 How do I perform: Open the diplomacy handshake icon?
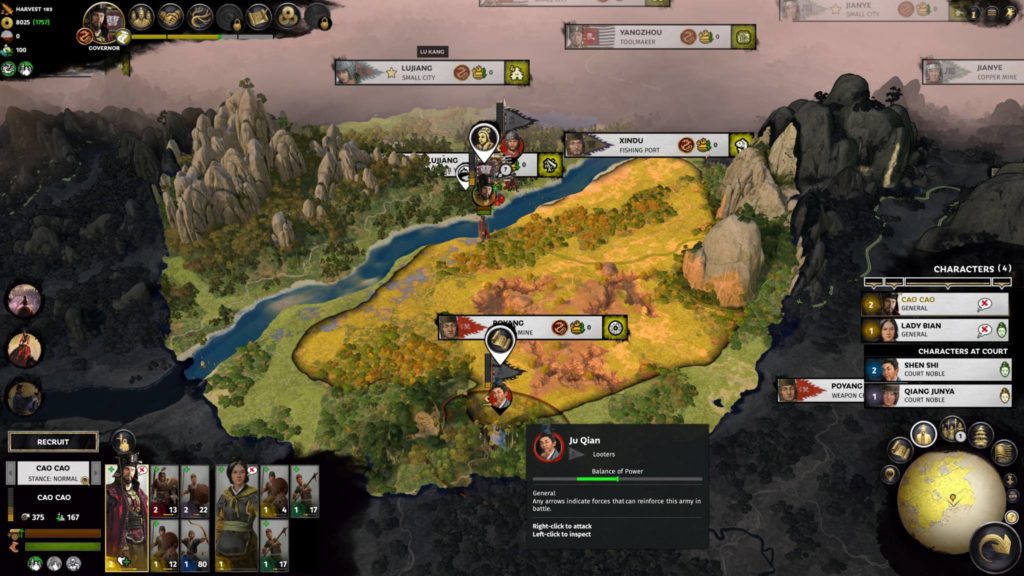170,16
